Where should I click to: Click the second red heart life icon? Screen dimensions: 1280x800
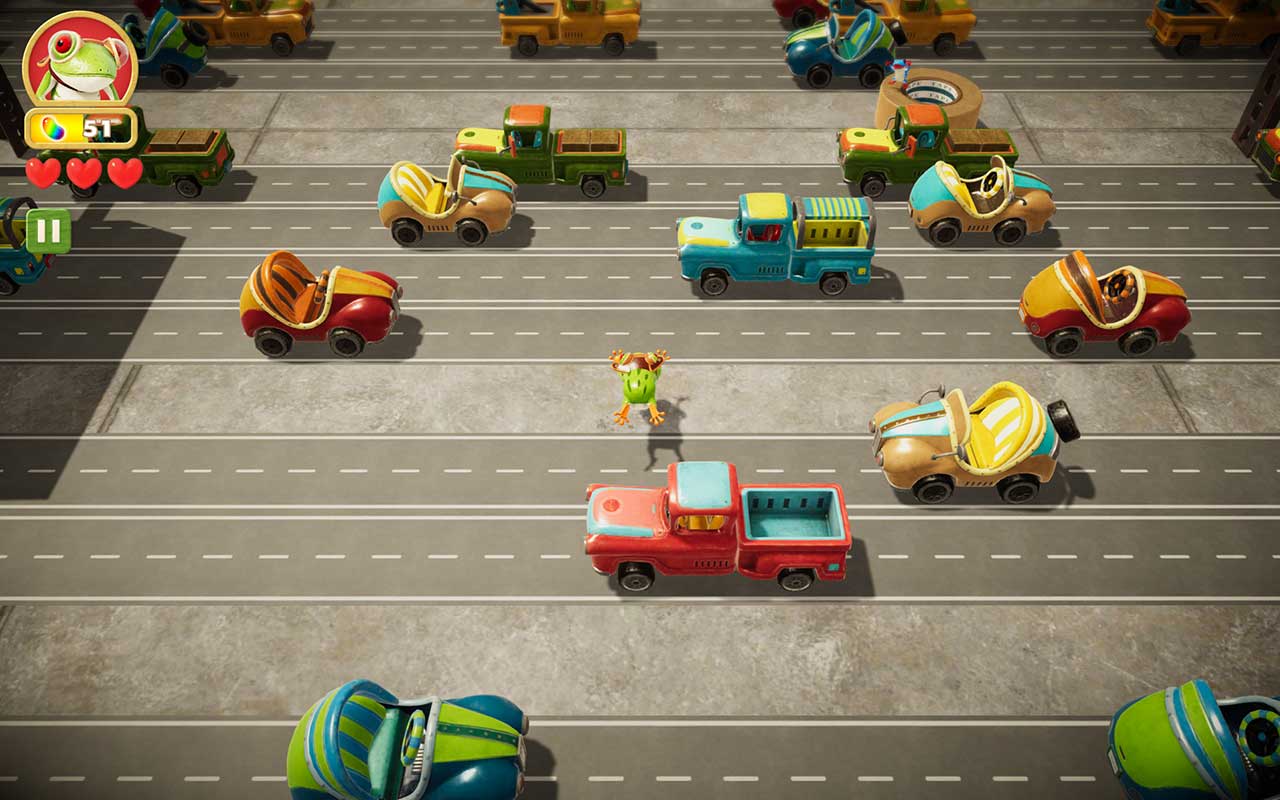click(82, 173)
